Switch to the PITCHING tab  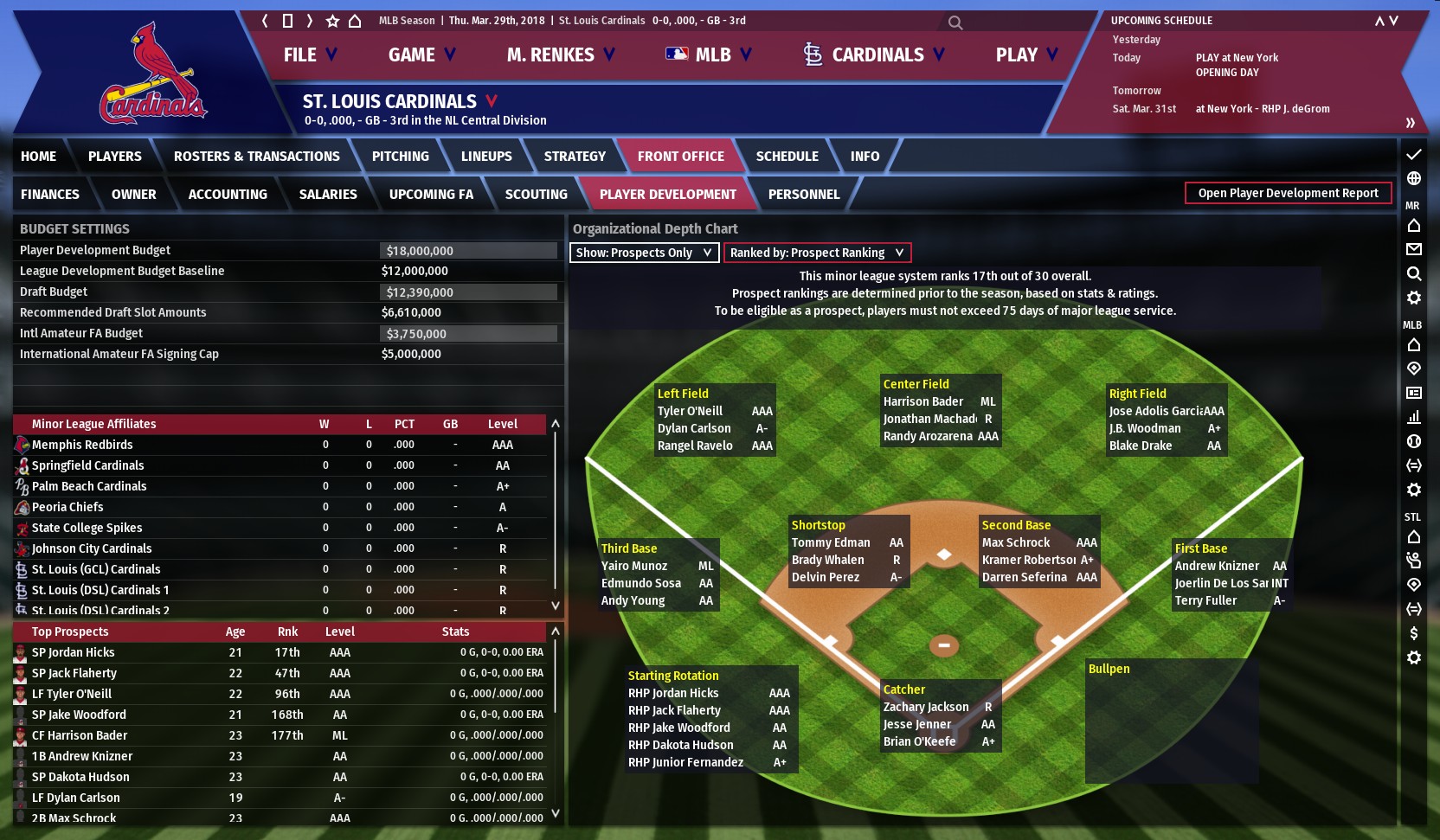pyautogui.click(x=400, y=157)
